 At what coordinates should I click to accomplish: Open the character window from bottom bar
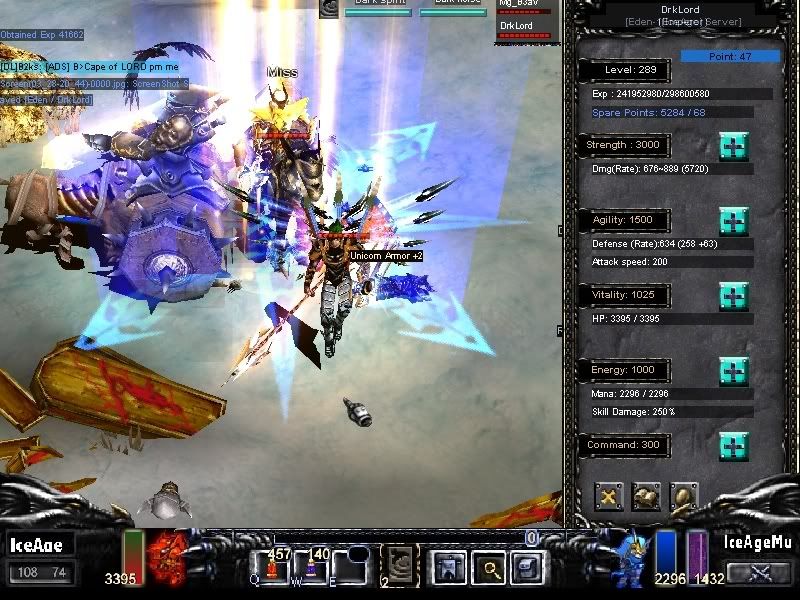446,568
